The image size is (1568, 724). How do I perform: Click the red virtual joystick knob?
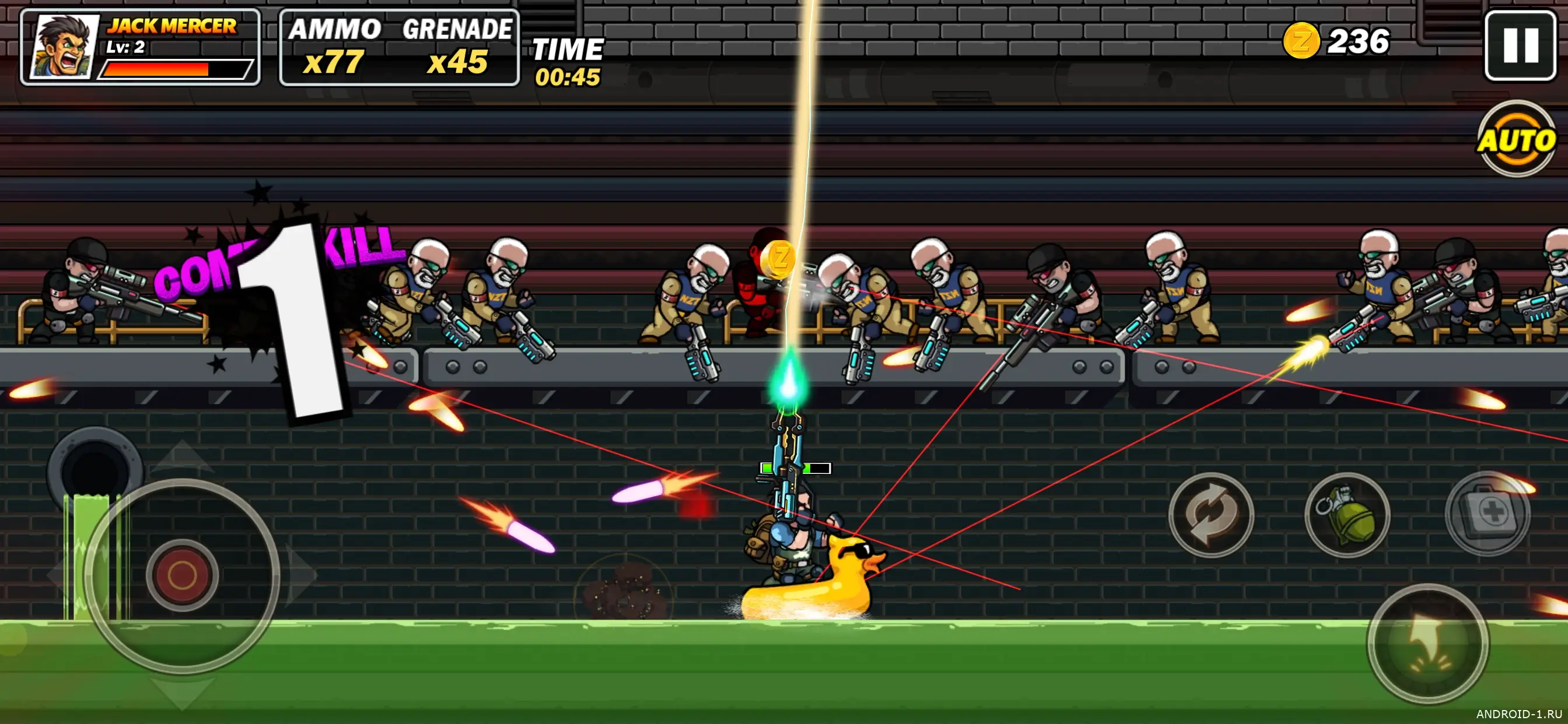(182, 574)
